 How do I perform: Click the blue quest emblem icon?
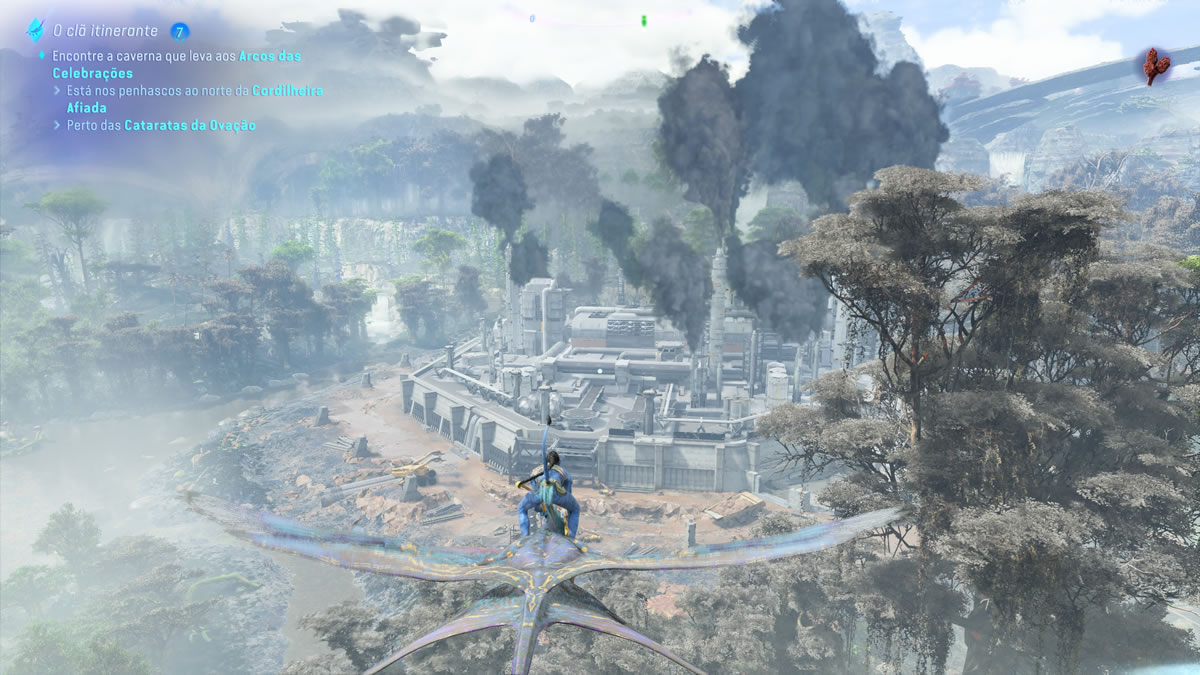[x=36, y=29]
